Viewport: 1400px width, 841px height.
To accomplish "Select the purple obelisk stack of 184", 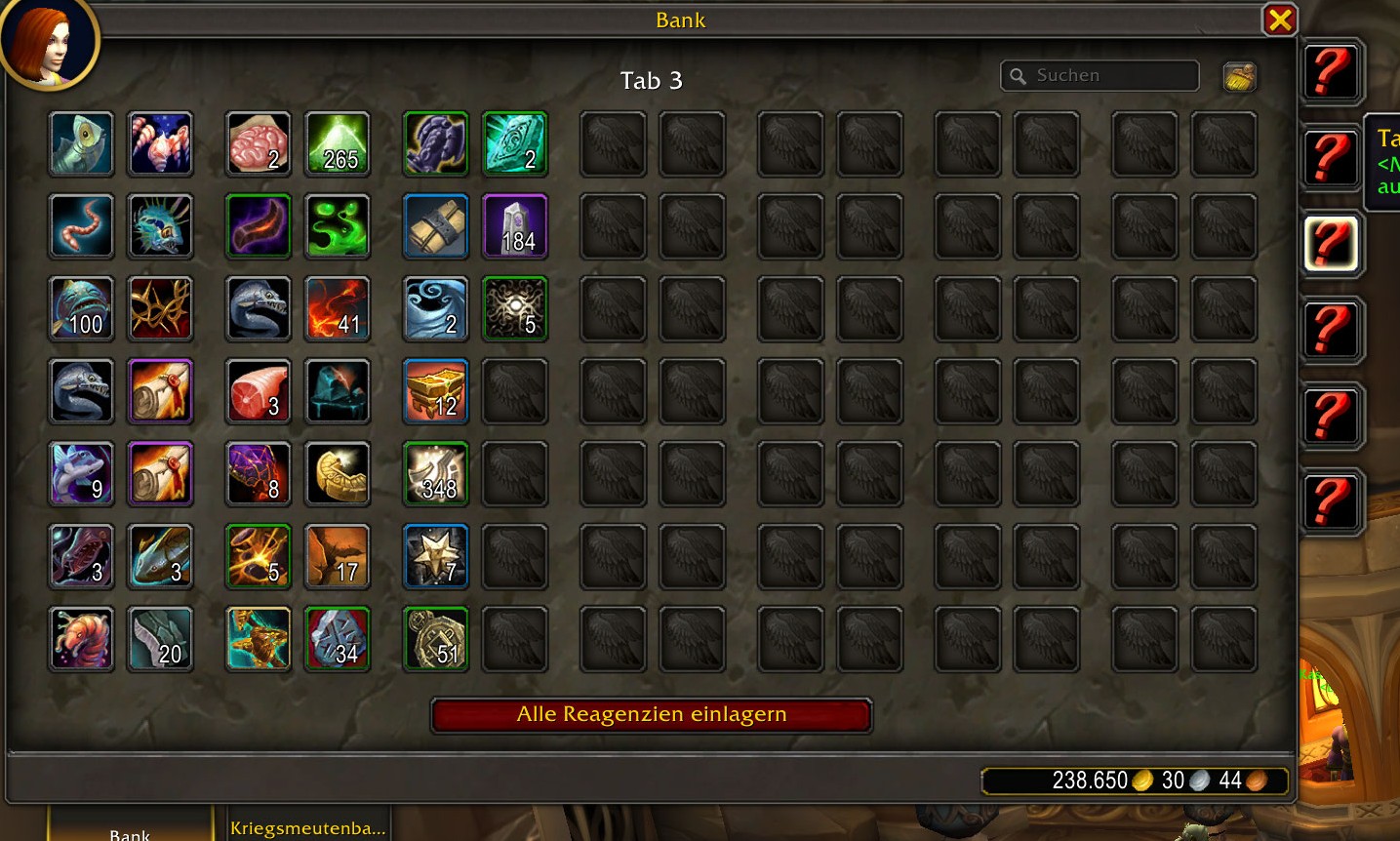I will click(515, 226).
